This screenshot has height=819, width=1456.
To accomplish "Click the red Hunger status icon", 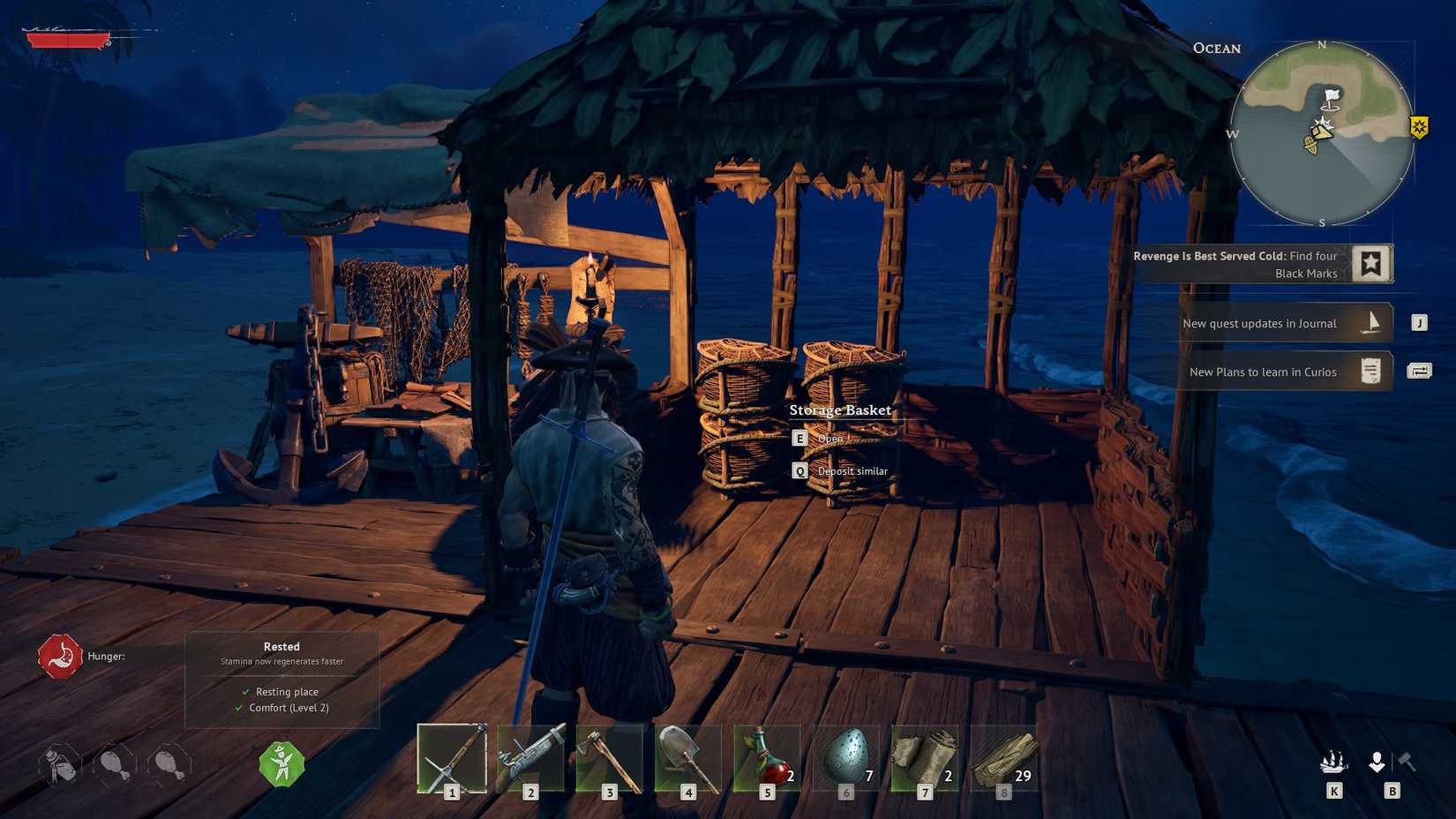I will coord(60,657).
